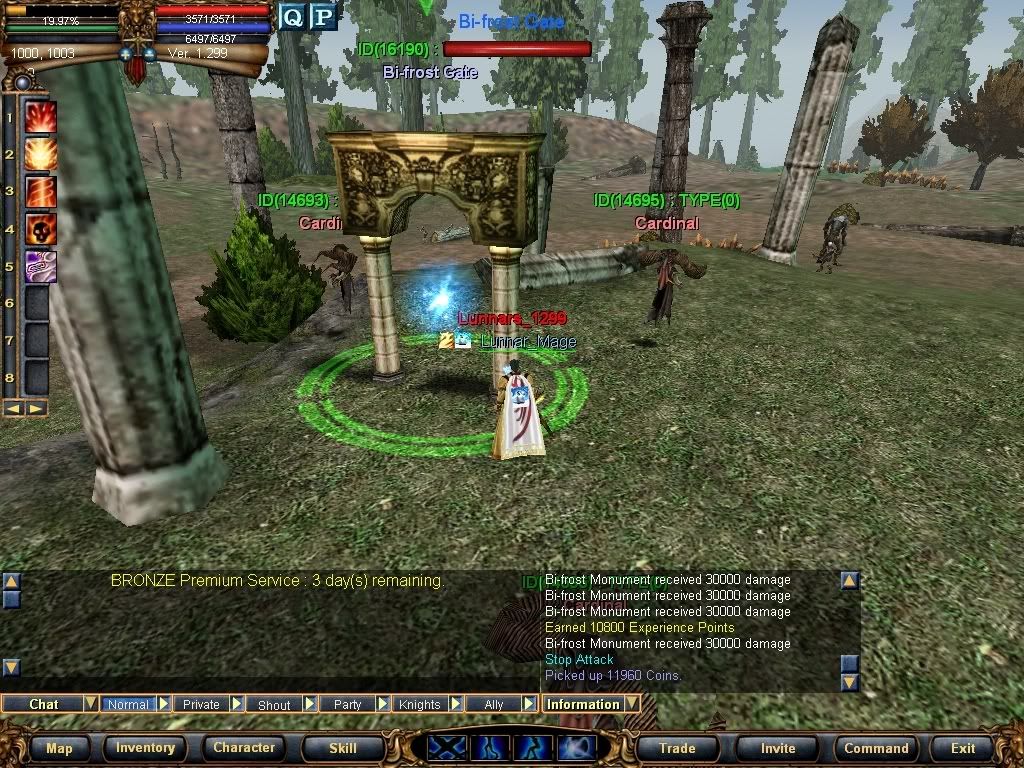Open the Map window
Screen dimensions: 1024x768
coord(59,748)
